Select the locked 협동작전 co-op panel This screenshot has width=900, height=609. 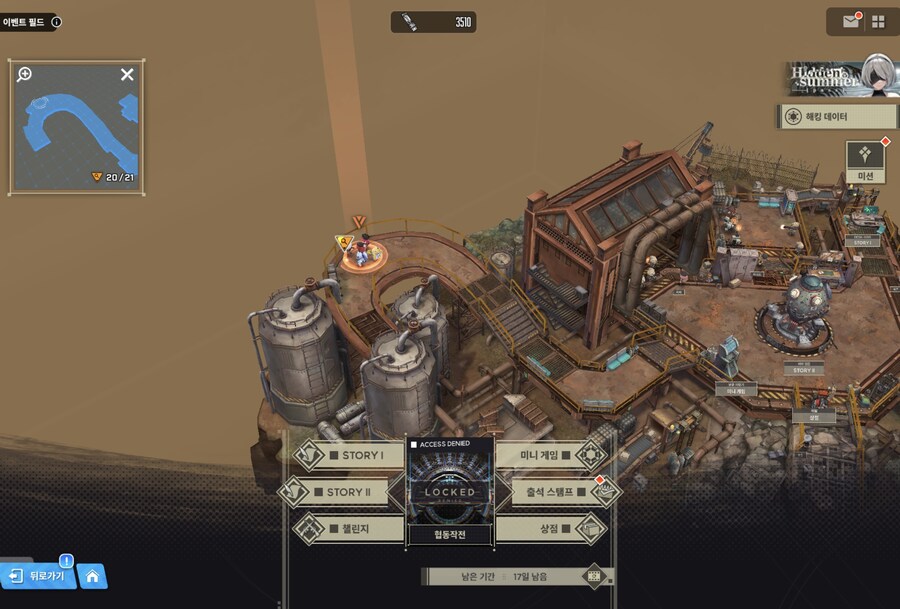[x=450, y=492]
